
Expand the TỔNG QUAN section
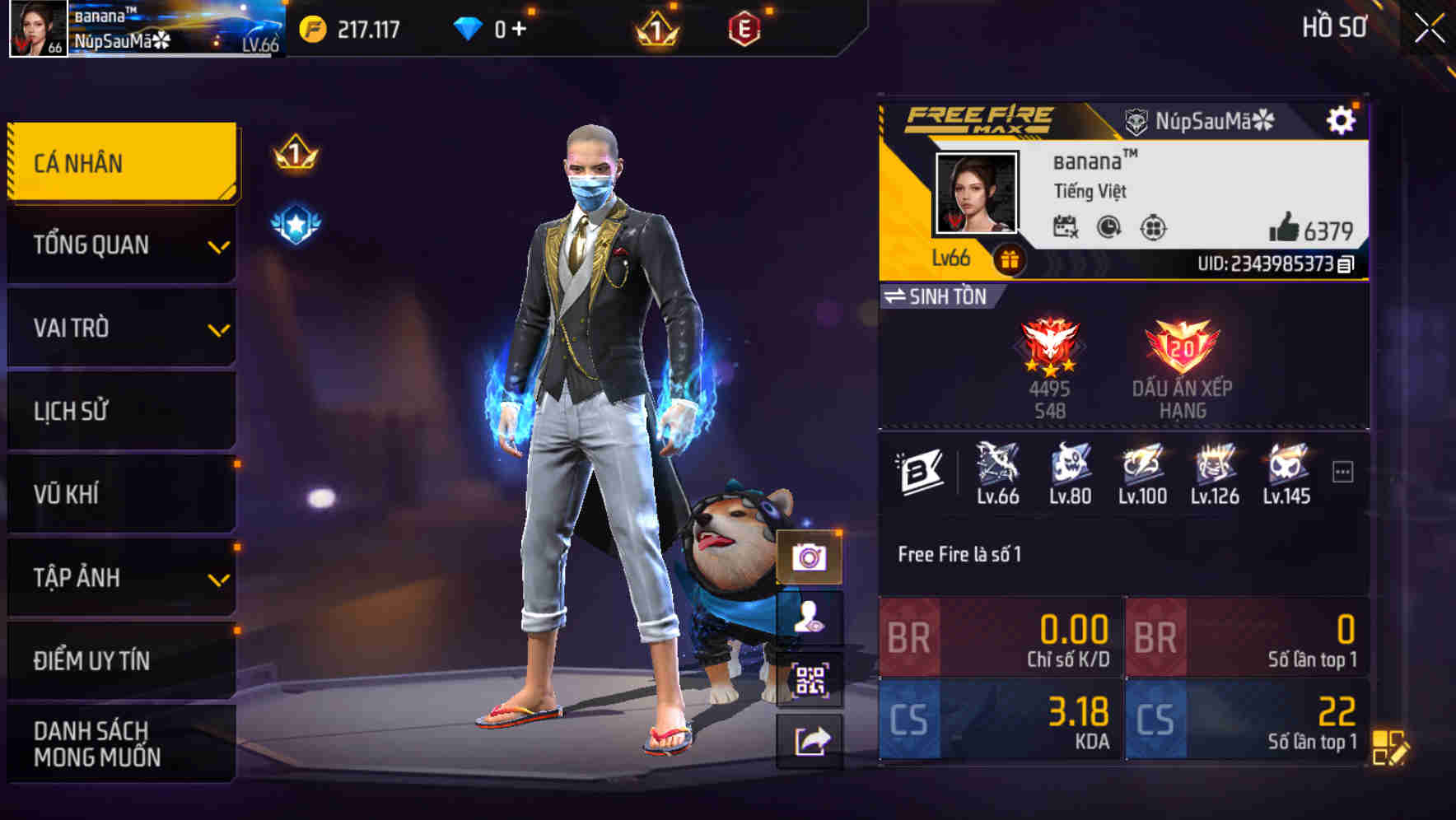tap(120, 245)
